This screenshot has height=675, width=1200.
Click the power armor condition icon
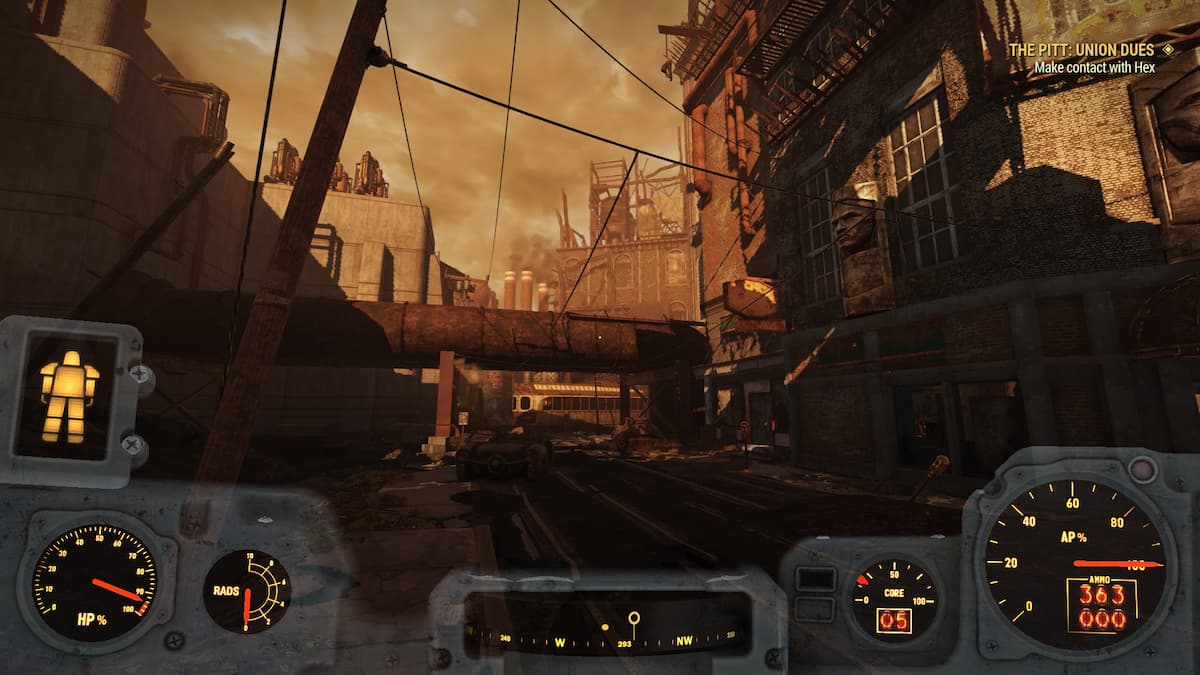tap(69, 396)
